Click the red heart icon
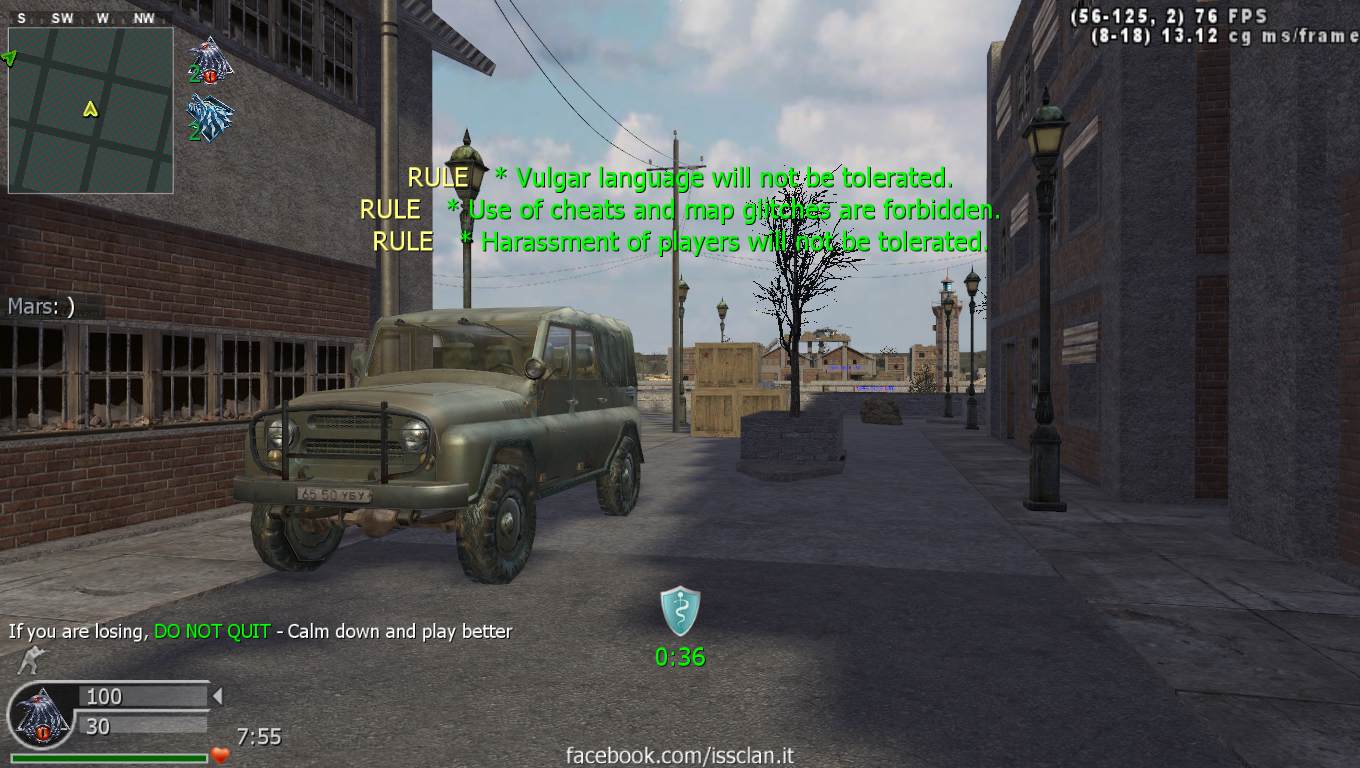1360x768 pixels. click(x=220, y=755)
